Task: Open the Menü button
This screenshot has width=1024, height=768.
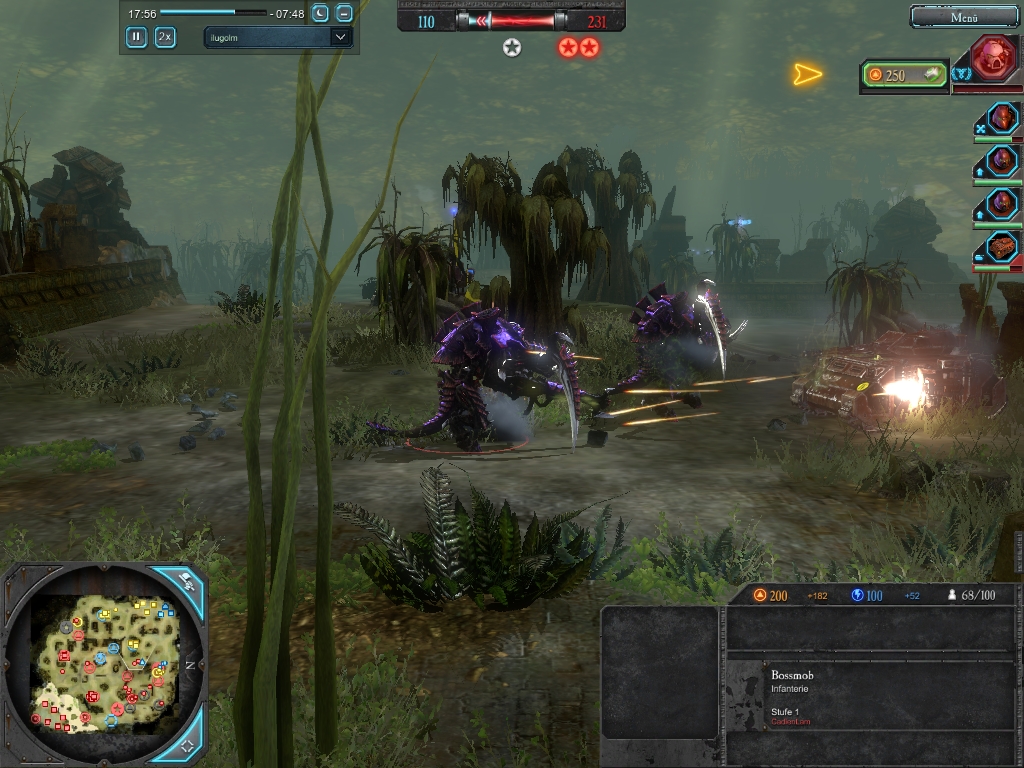Action: pos(963,17)
